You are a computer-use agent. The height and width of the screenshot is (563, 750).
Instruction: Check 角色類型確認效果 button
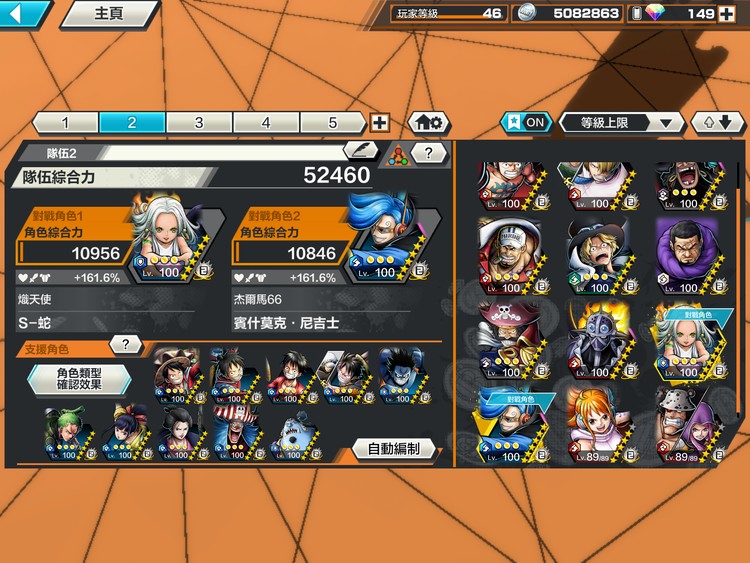point(79,378)
